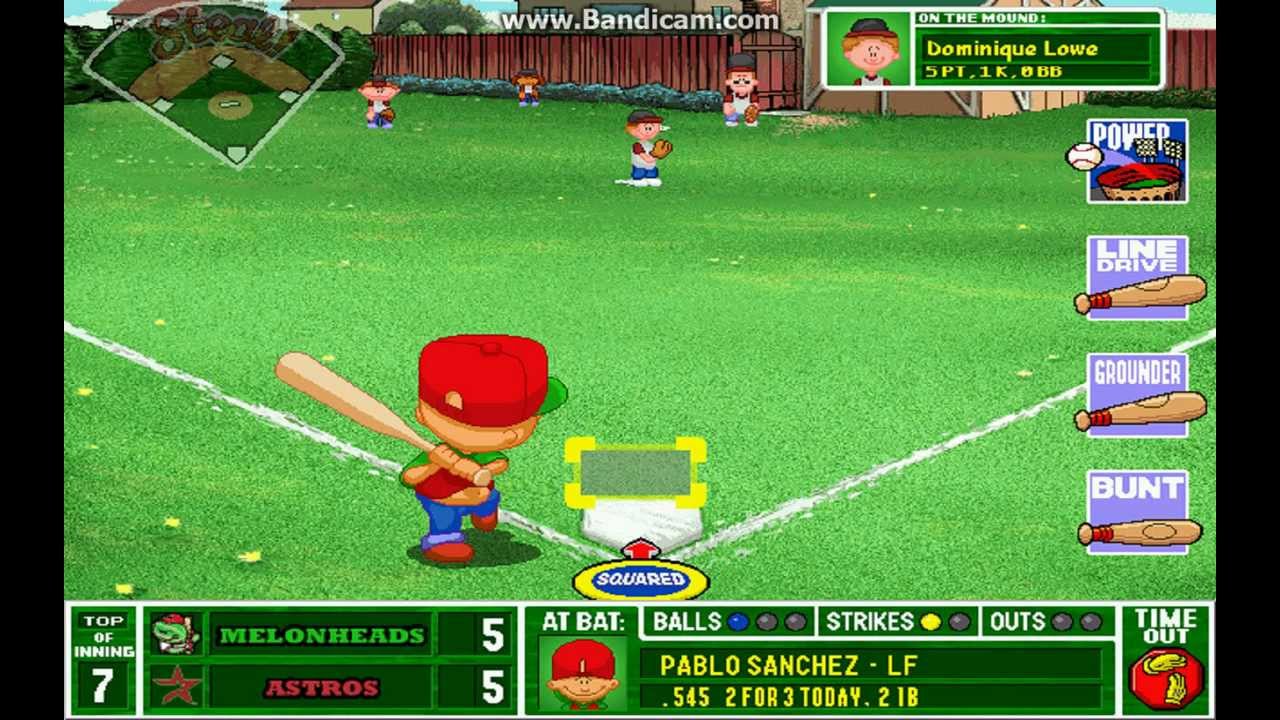Select the Bunt batting option
The image size is (1280, 720).
click(1138, 511)
